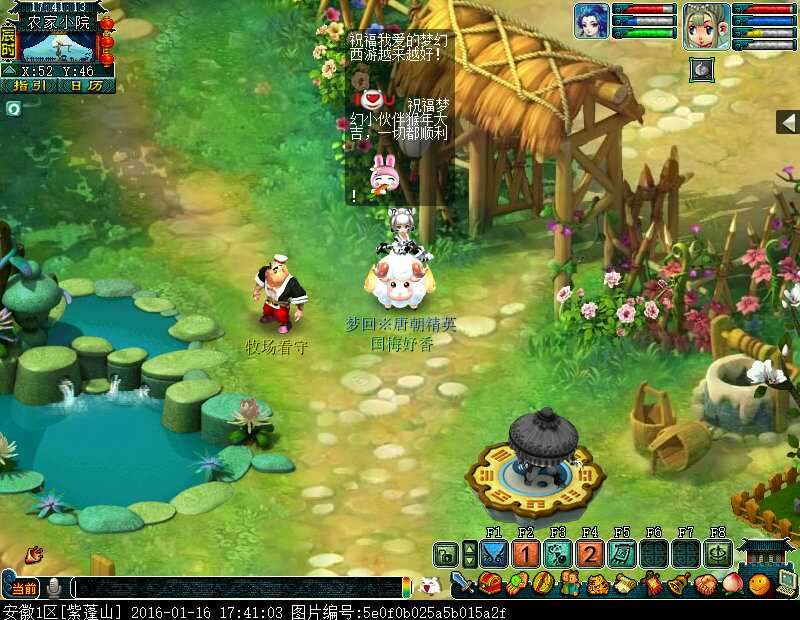Screen dimensions: 800x620
Task: Collapse the minimap using the up-arrow button
Action: click(x=8, y=70)
